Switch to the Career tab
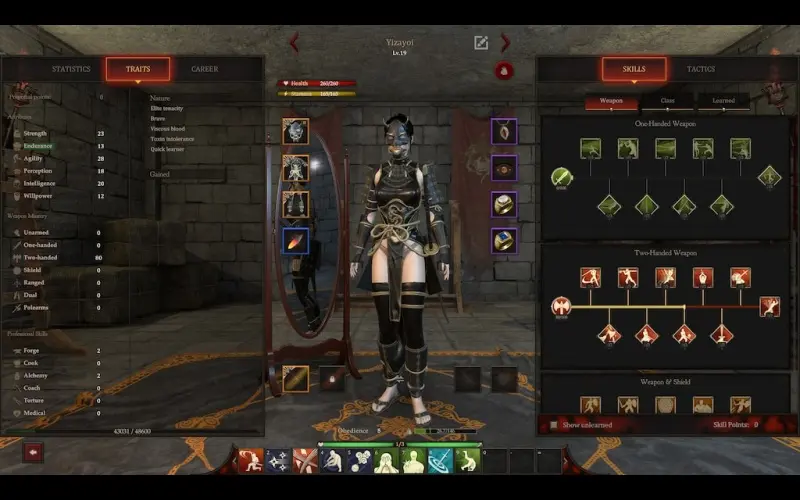Screen dimensions: 800x500 coord(204,69)
